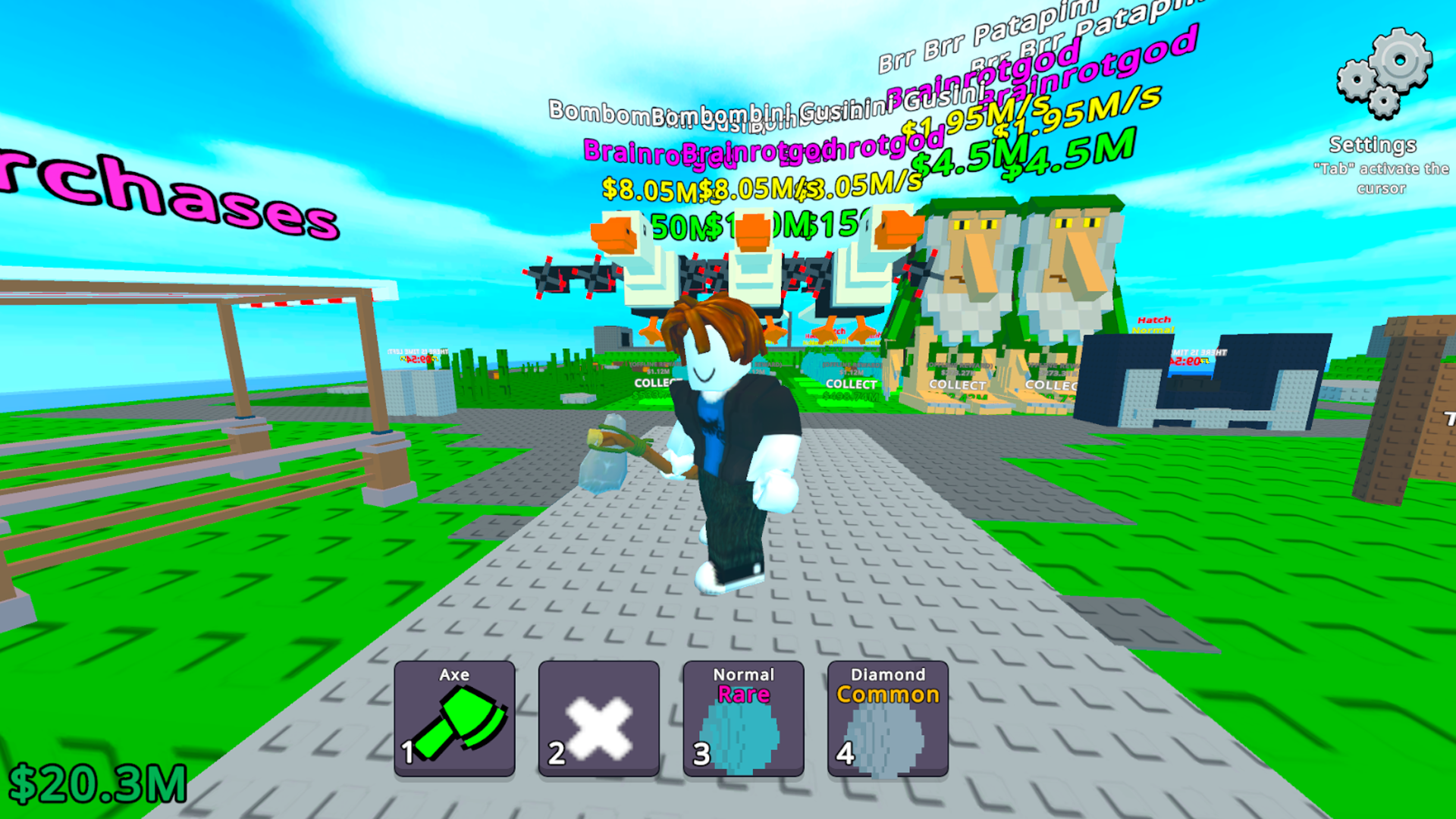Activate cursor mode via Settings hint text
Image resolution: width=1456 pixels, height=819 pixels.
1382,180
